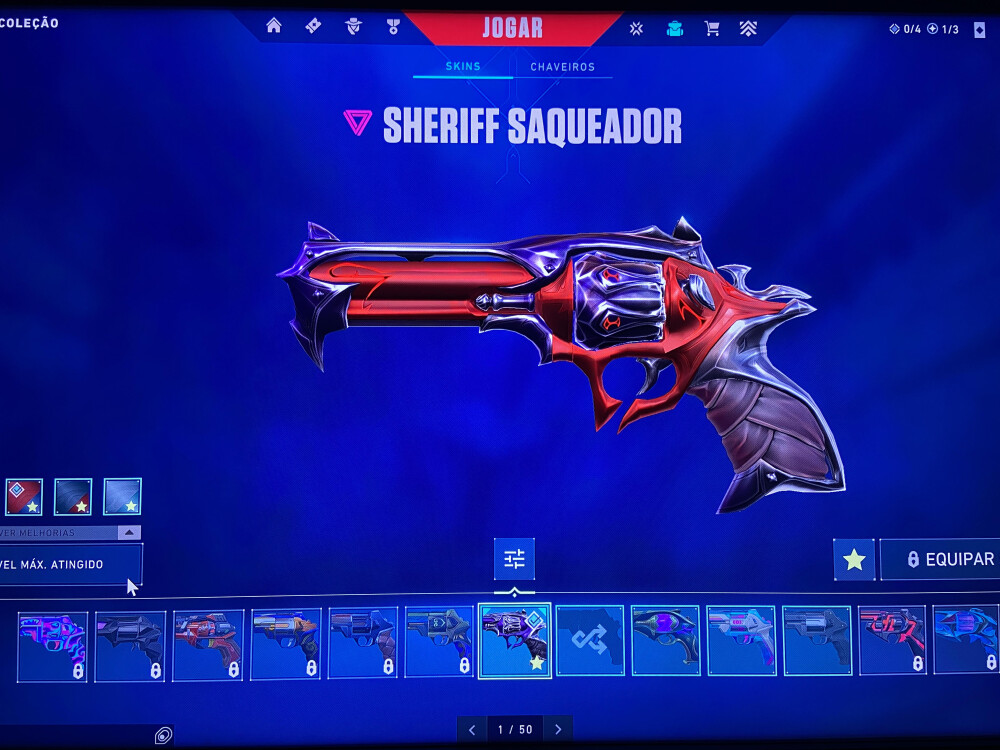The height and width of the screenshot is (750, 1000).
Task: Open the skin filter settings button
Action: tap(514, 559)
